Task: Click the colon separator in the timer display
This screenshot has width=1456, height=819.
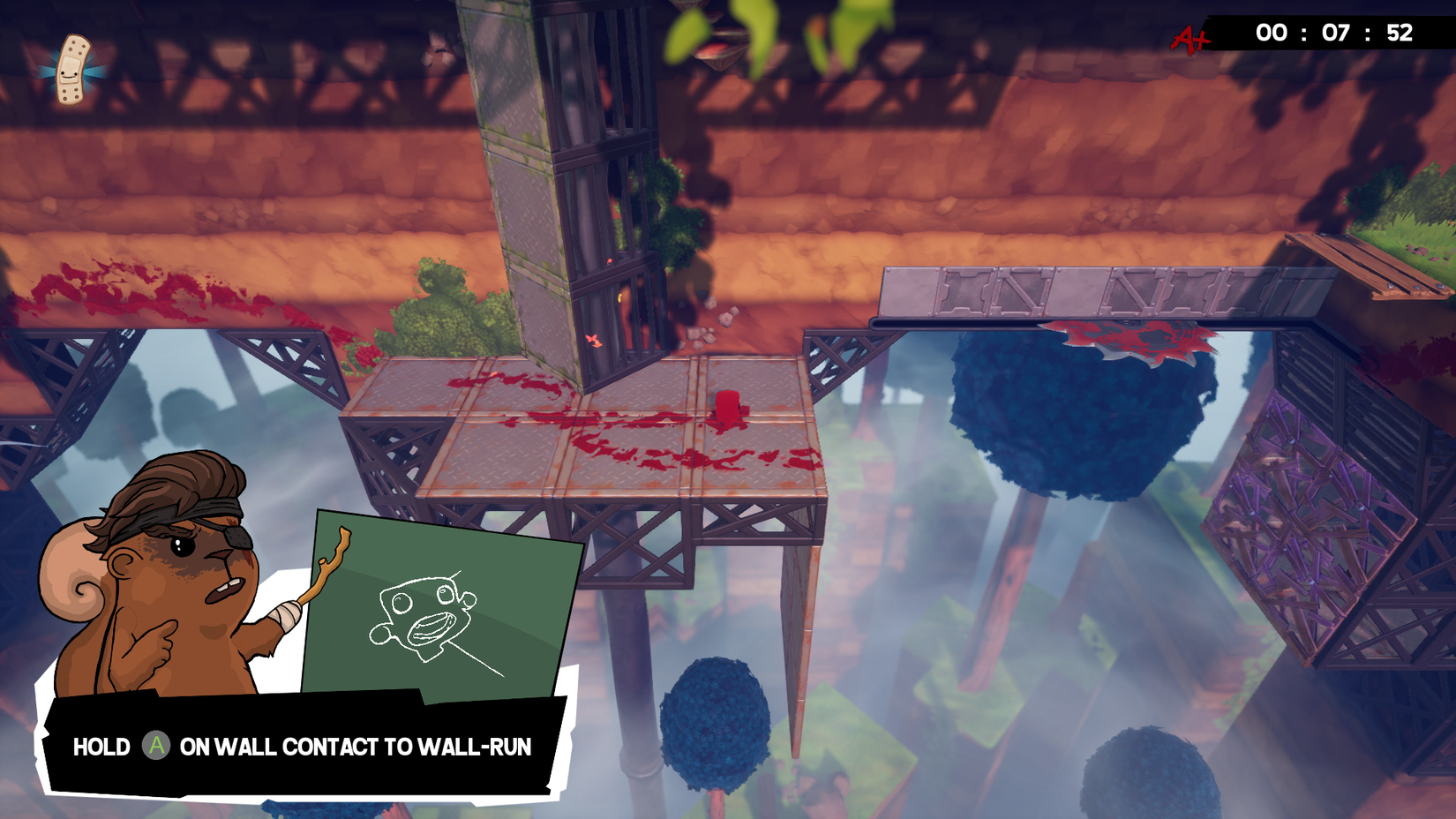Action: pyautogui.click(x=1306, y=35)
